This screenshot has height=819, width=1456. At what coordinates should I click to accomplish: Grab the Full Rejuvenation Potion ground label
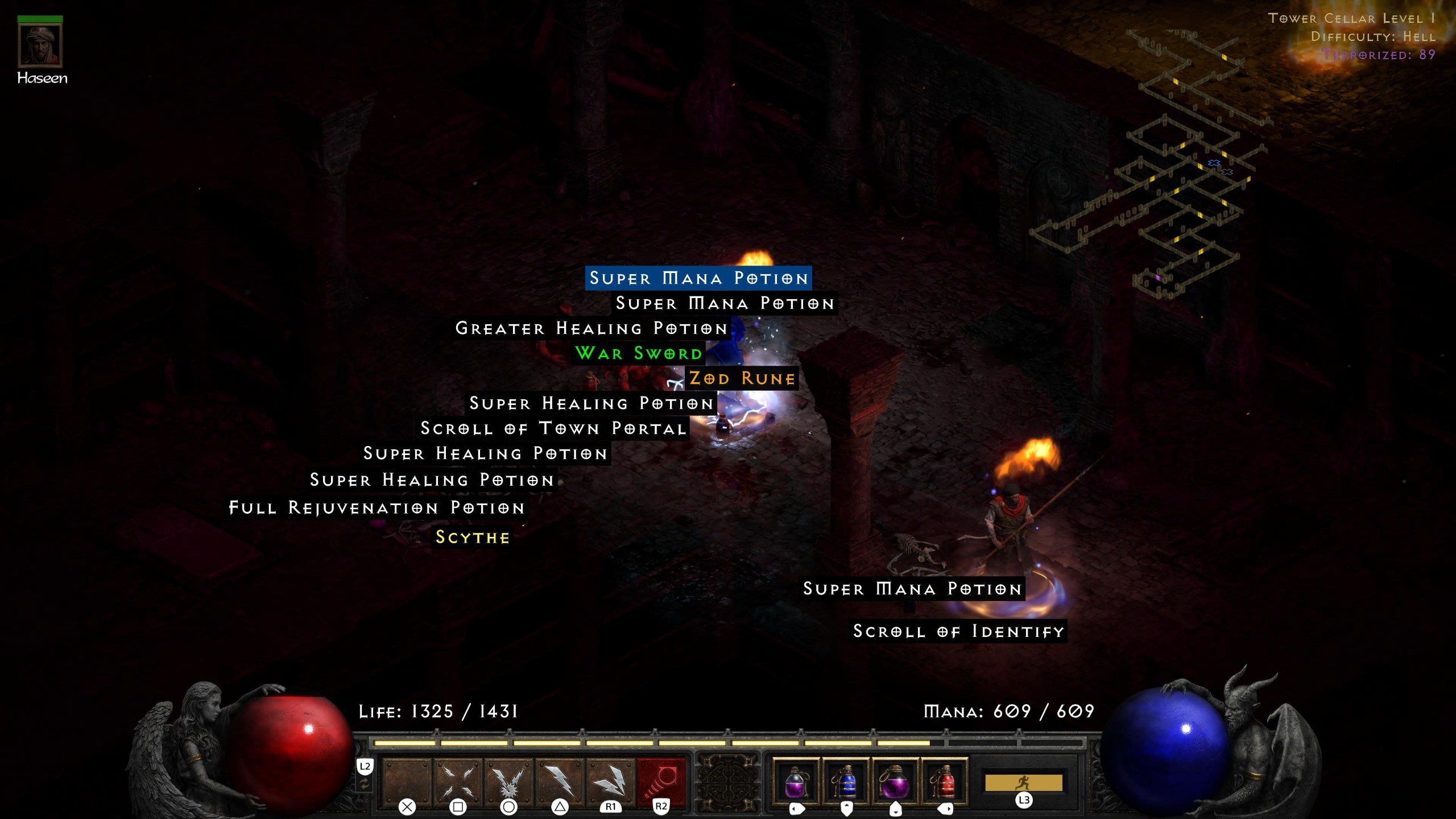click(377, 508)
